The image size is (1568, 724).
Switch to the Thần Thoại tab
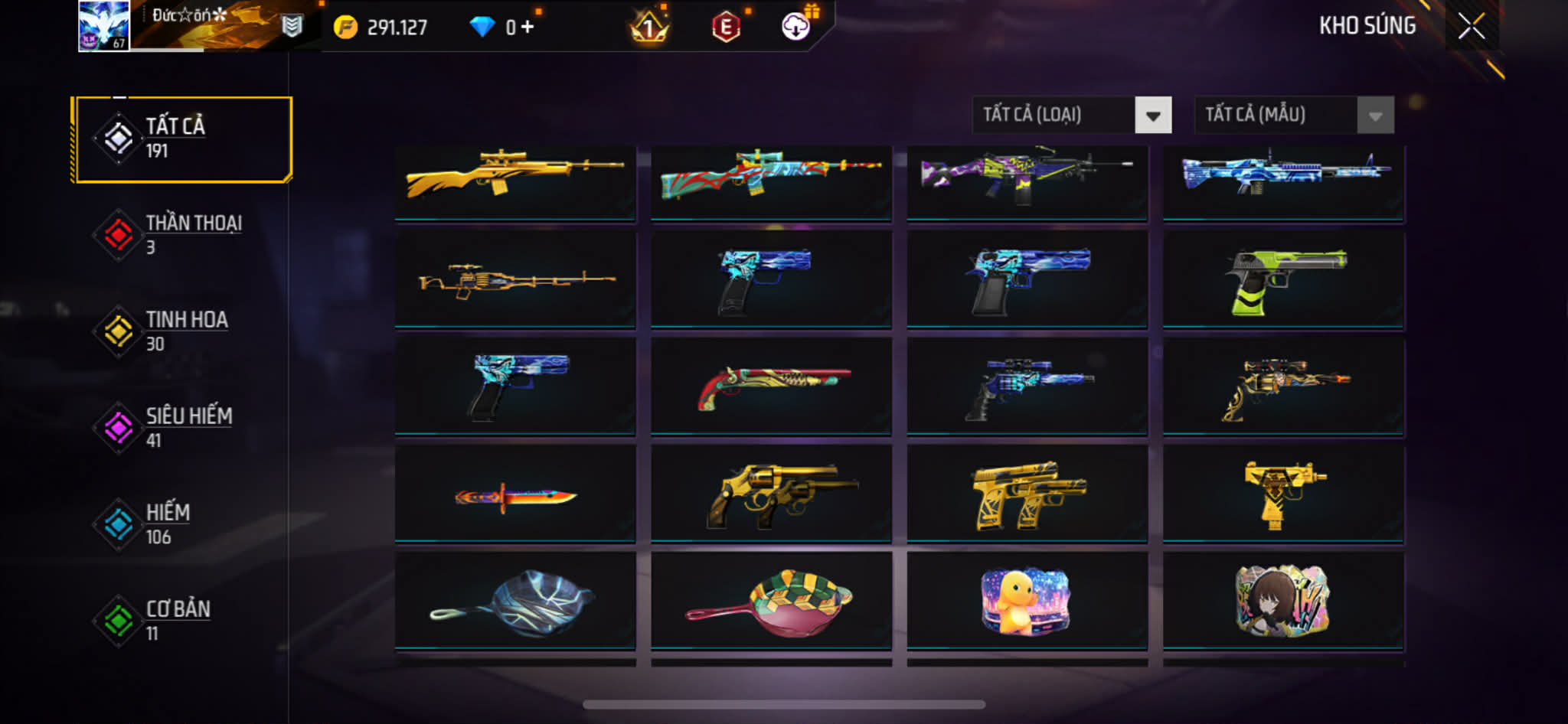coord(182,235)
